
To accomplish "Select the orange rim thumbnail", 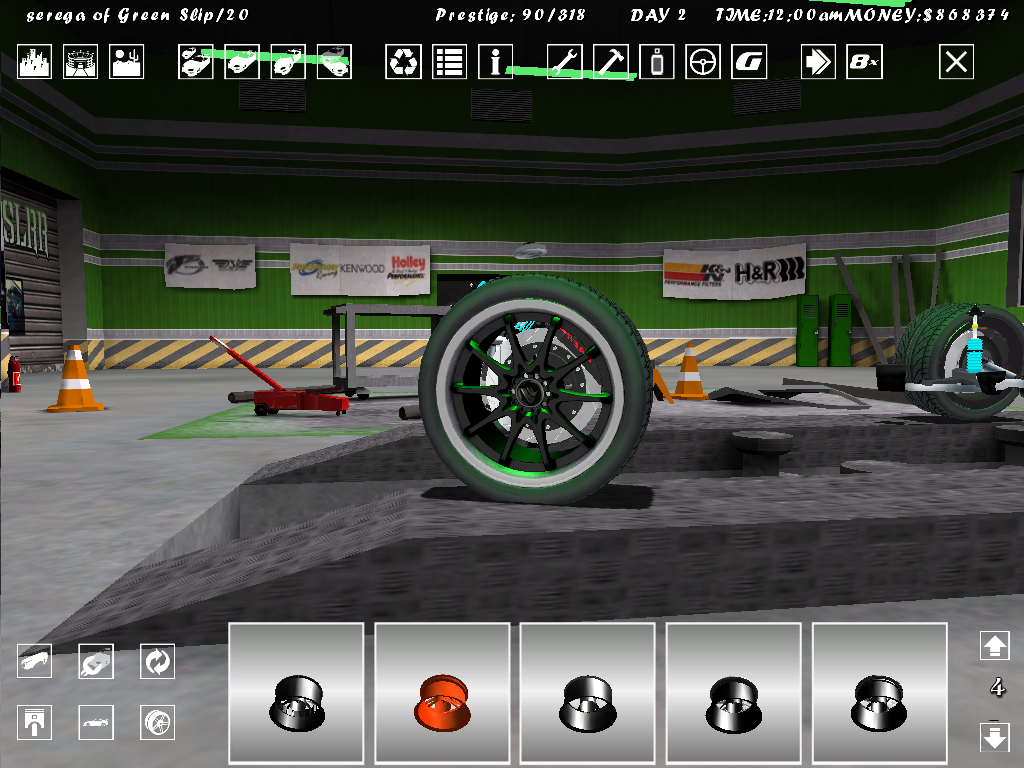I will [x=442, y=694].
